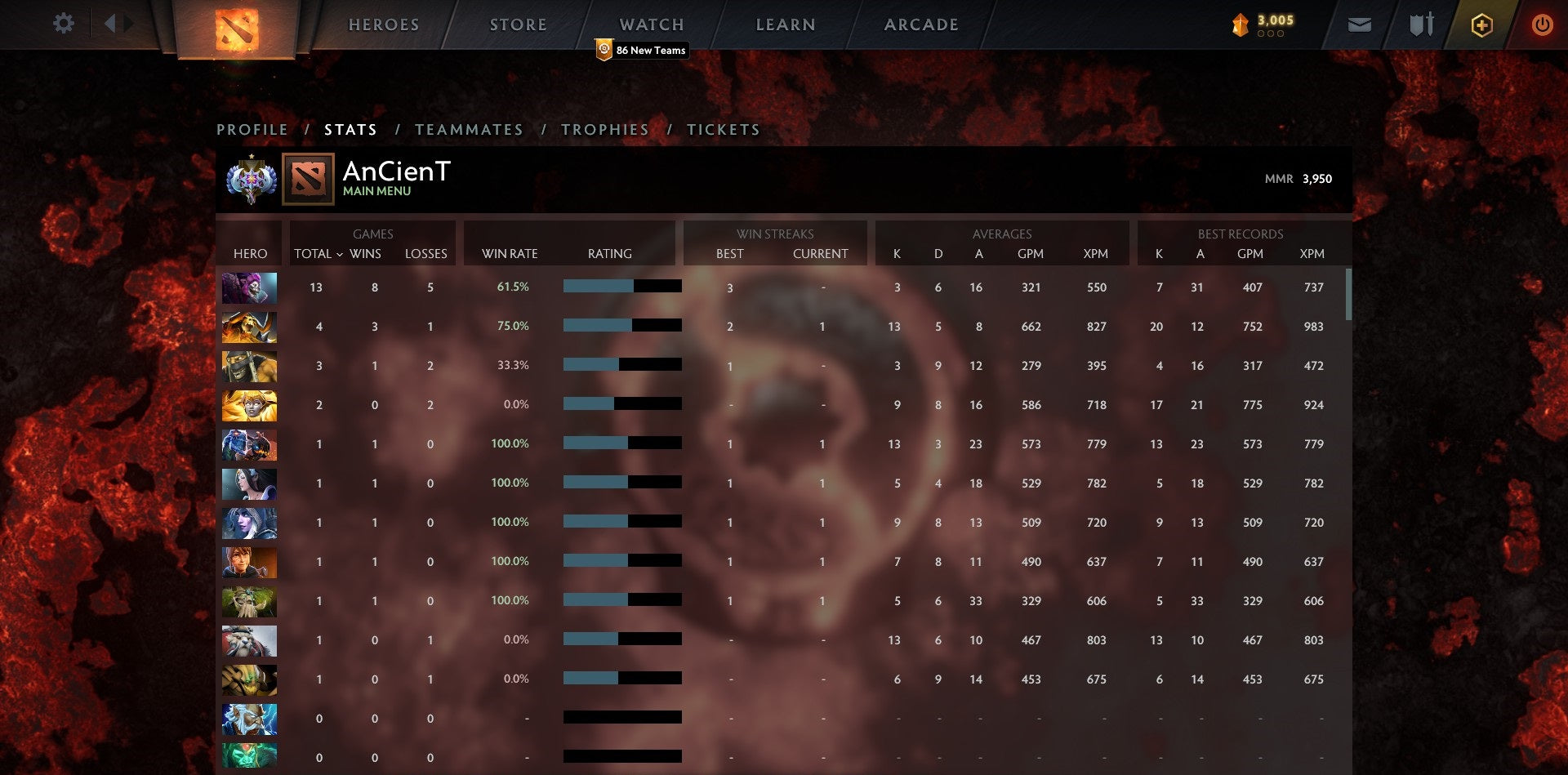Switch to the TEAMMATES tab

469,129
